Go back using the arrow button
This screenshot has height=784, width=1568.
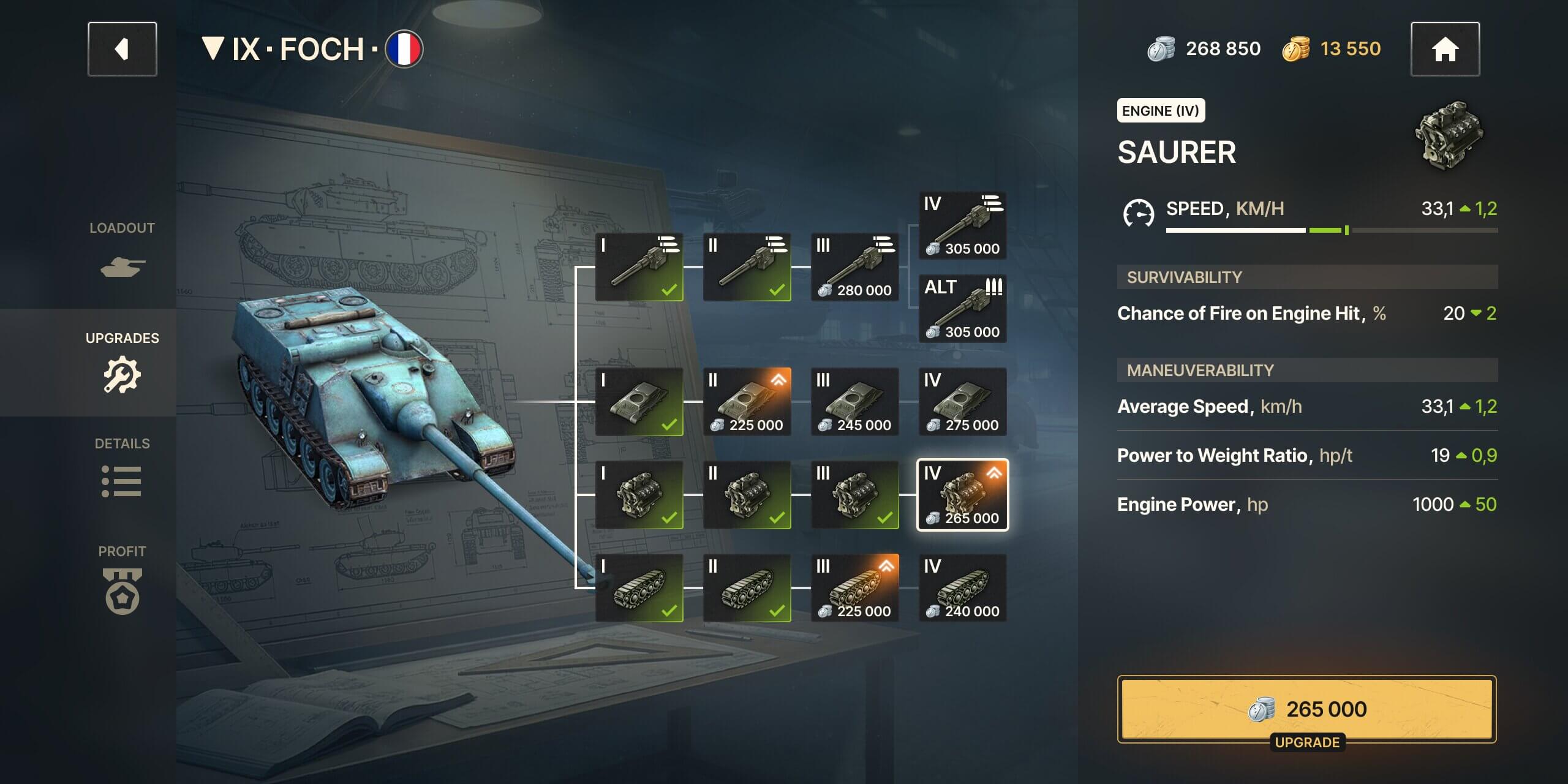pyautogui.click(x=122, y=49)
